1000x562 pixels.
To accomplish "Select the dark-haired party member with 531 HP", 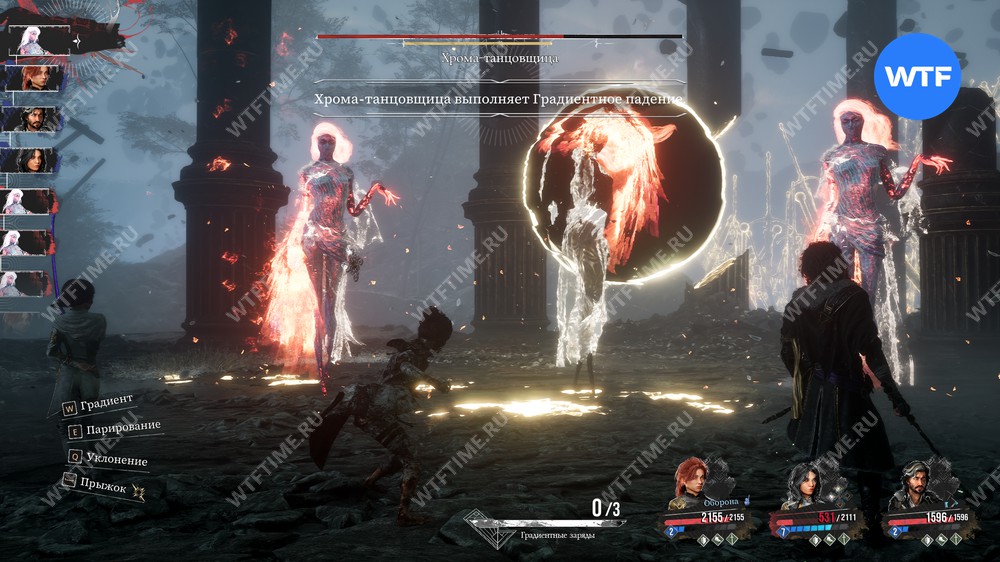I will coord(806,484).
